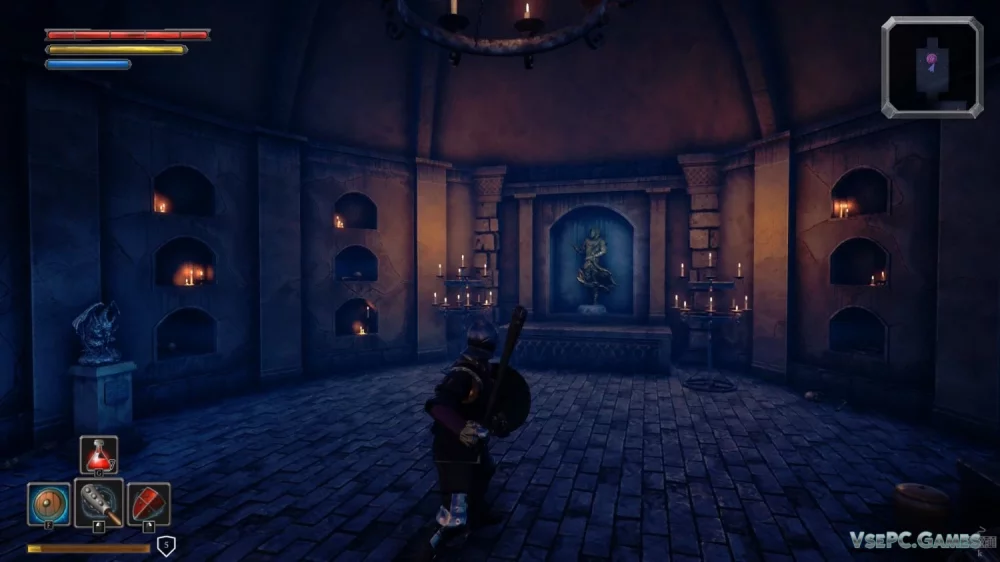Activate the spiked mace weapon slot
The image size is (1000, 562).
[x=99, y=503]
